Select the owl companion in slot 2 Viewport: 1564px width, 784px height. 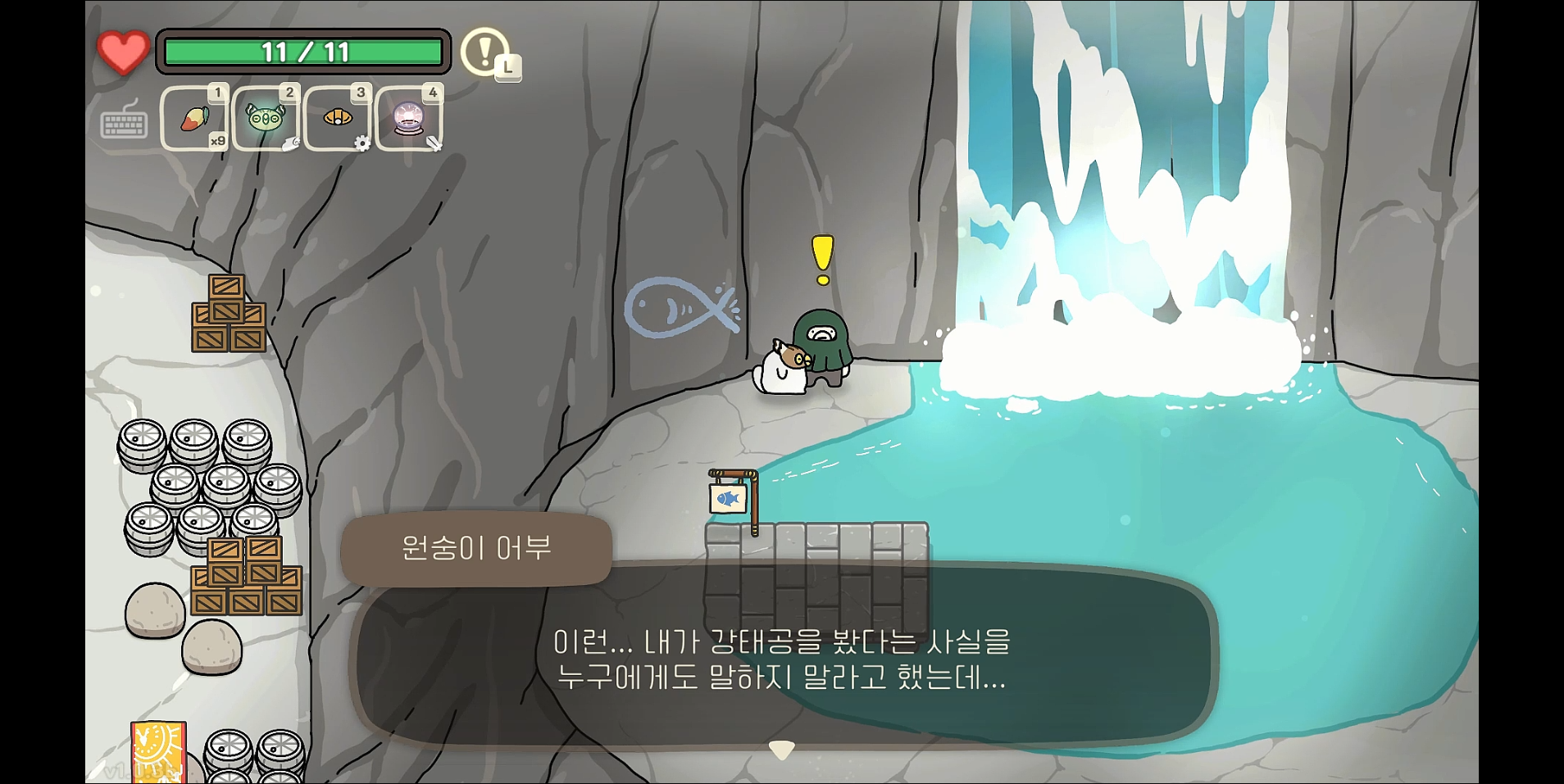[x=264, y=117]
